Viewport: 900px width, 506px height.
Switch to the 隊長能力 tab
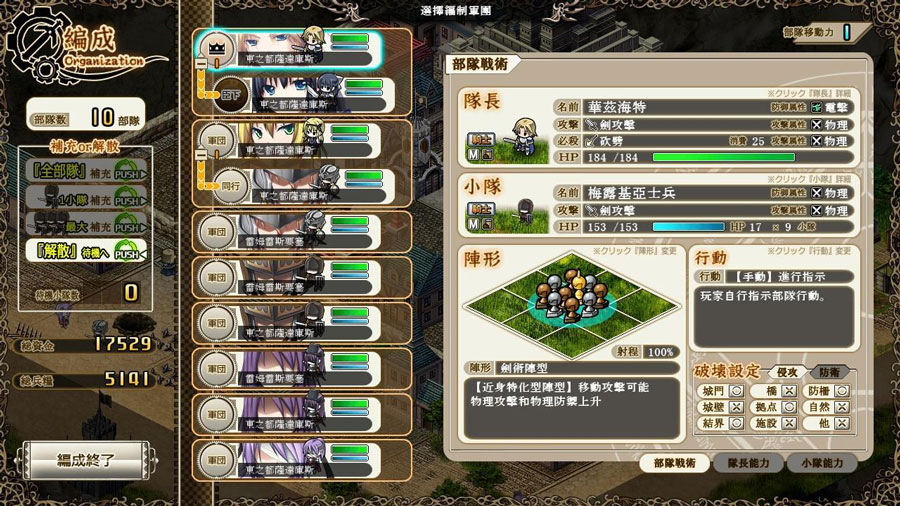(747, 463)
